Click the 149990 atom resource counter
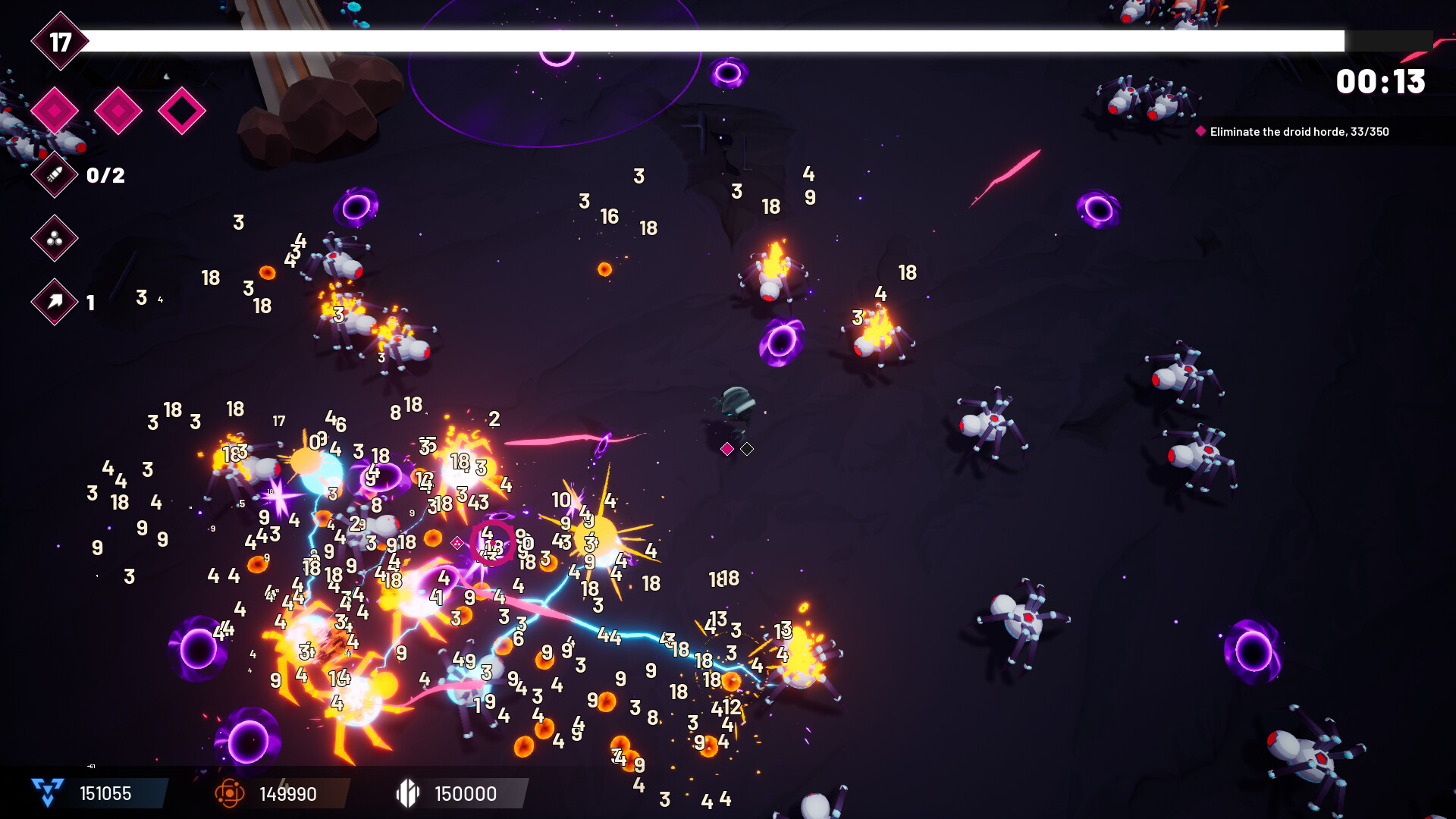This screenshot has width=1456, height=819. (x=288, y=794)
